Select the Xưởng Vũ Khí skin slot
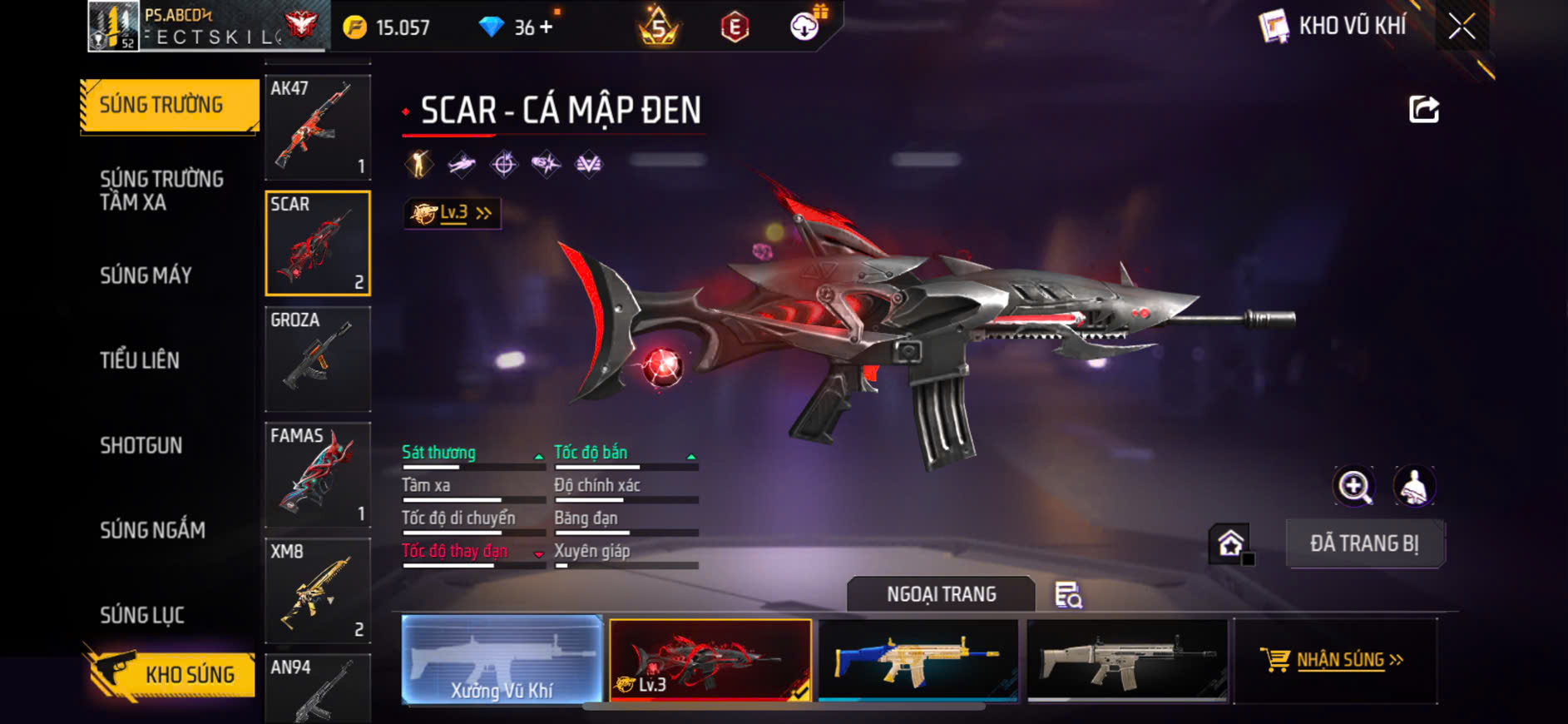This screenshot has width=1568, height=724. [x=502, y=660]
